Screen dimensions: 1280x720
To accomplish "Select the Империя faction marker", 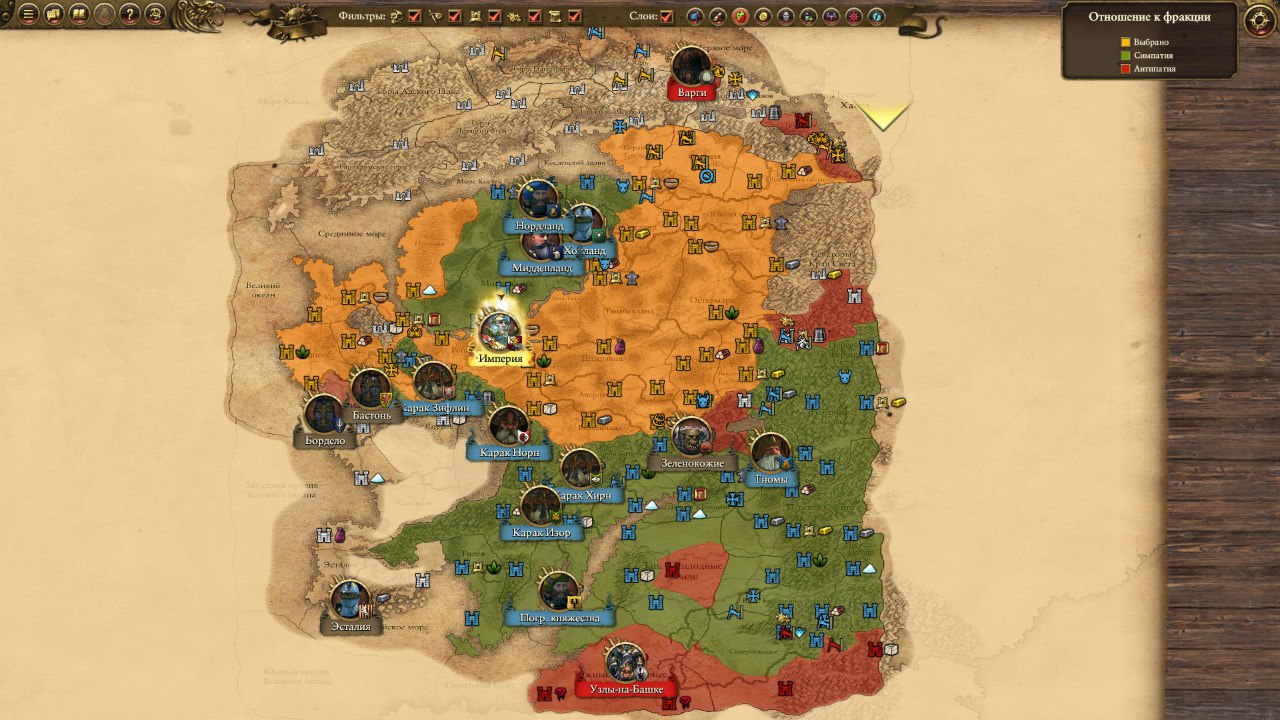I will (x=500, y=333).
